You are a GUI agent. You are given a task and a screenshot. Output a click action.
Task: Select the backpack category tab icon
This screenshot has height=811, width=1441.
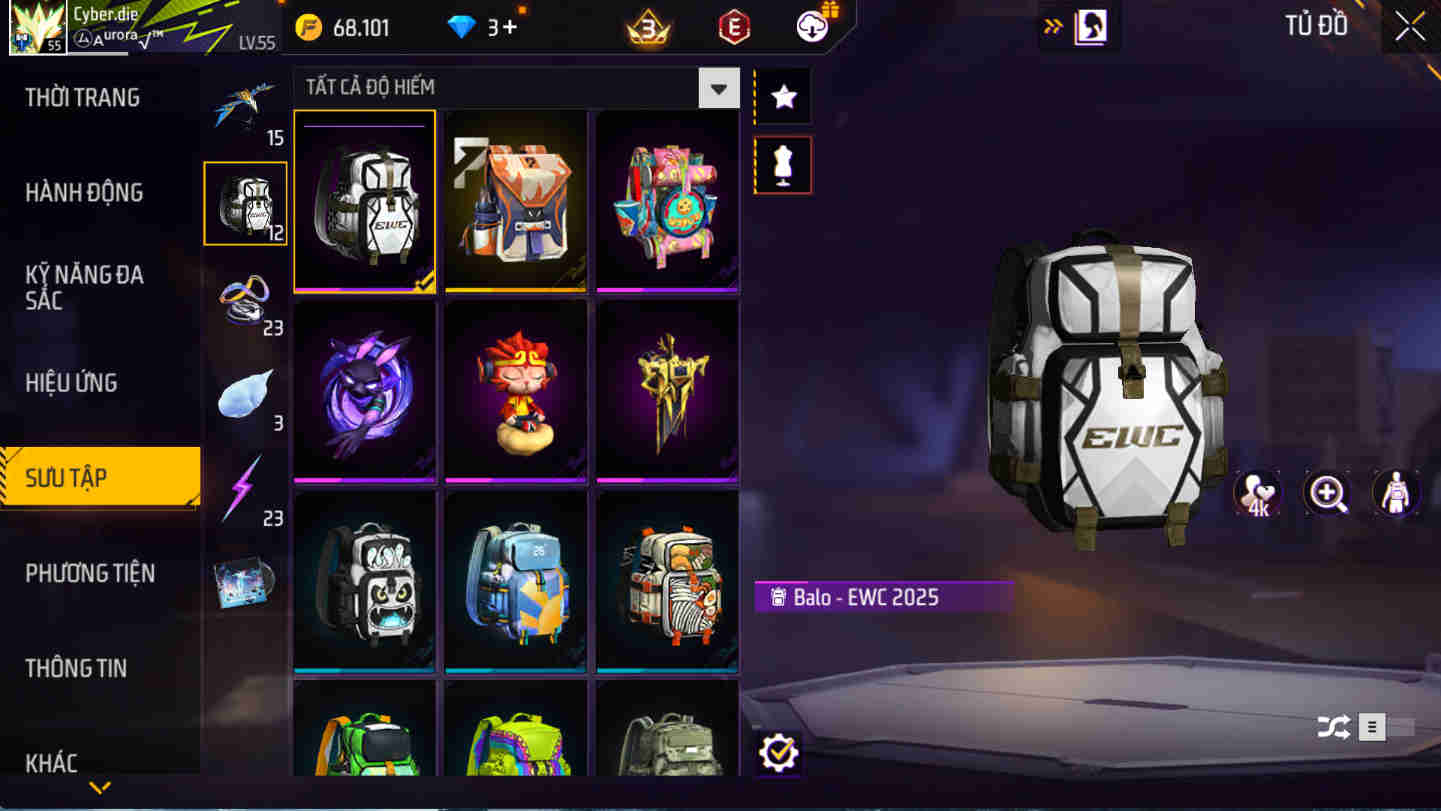coord(246,203)
